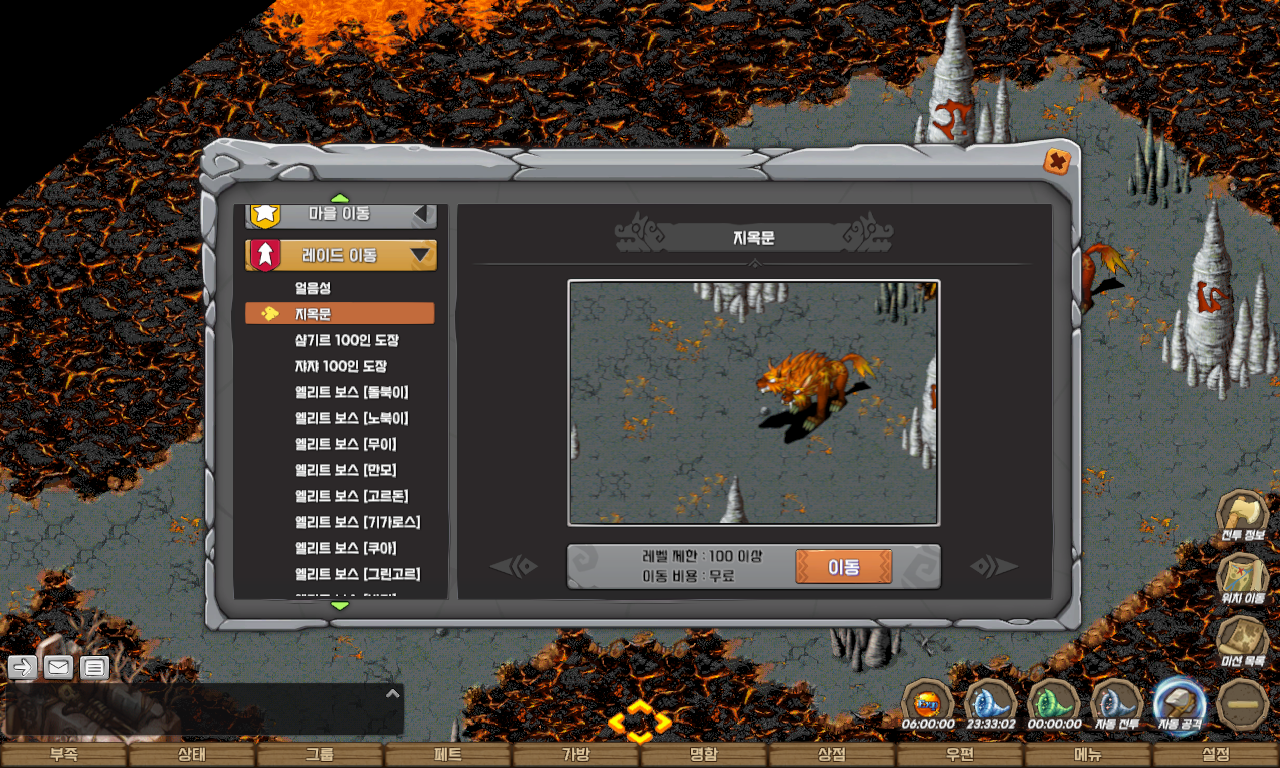
Task: Toggle the 자동 전투 auto battle icon
Action: (x=1116, y=703)
